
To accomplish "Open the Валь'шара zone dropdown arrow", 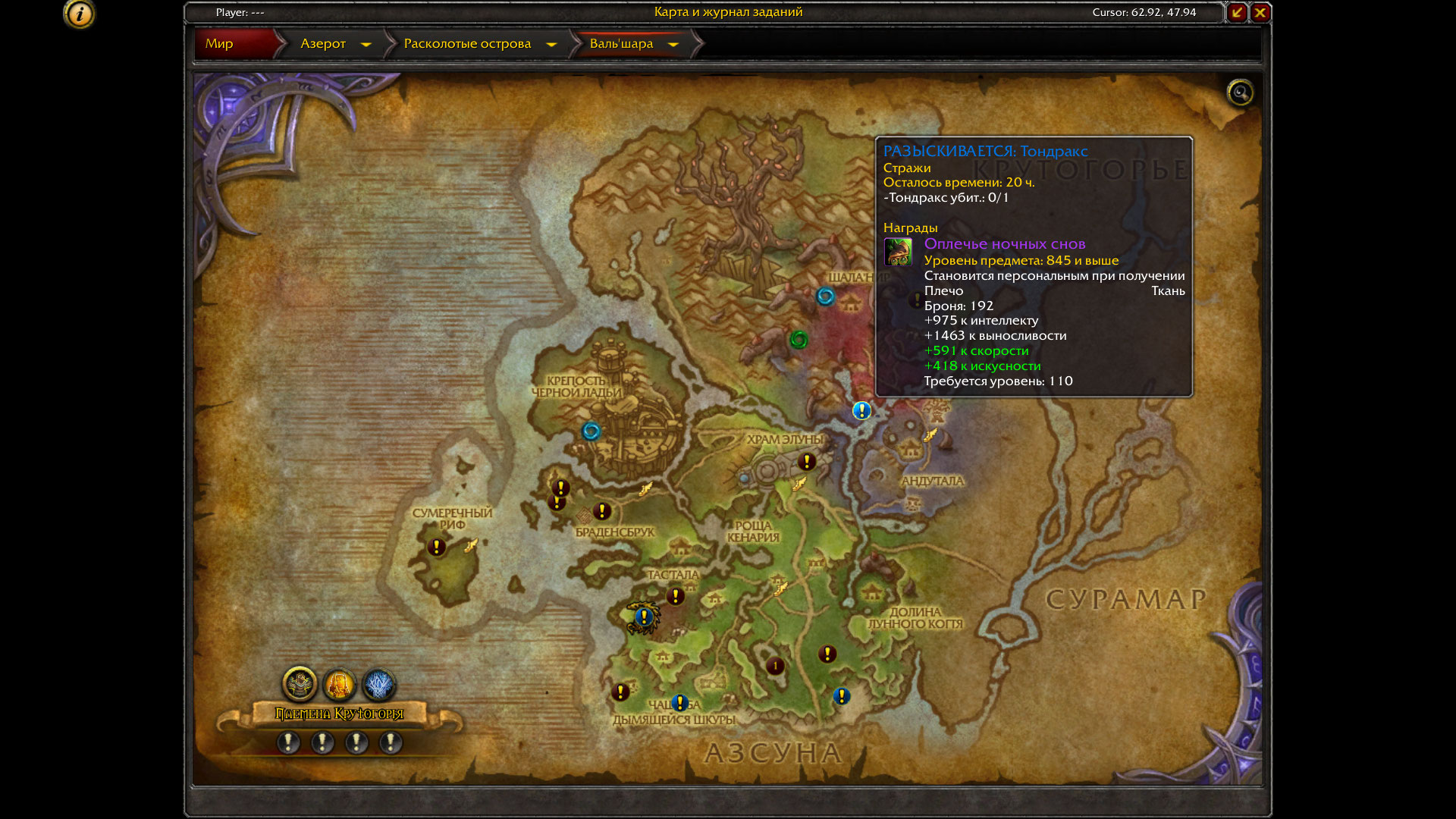I will pyautogui.click(x=673, y=45).
